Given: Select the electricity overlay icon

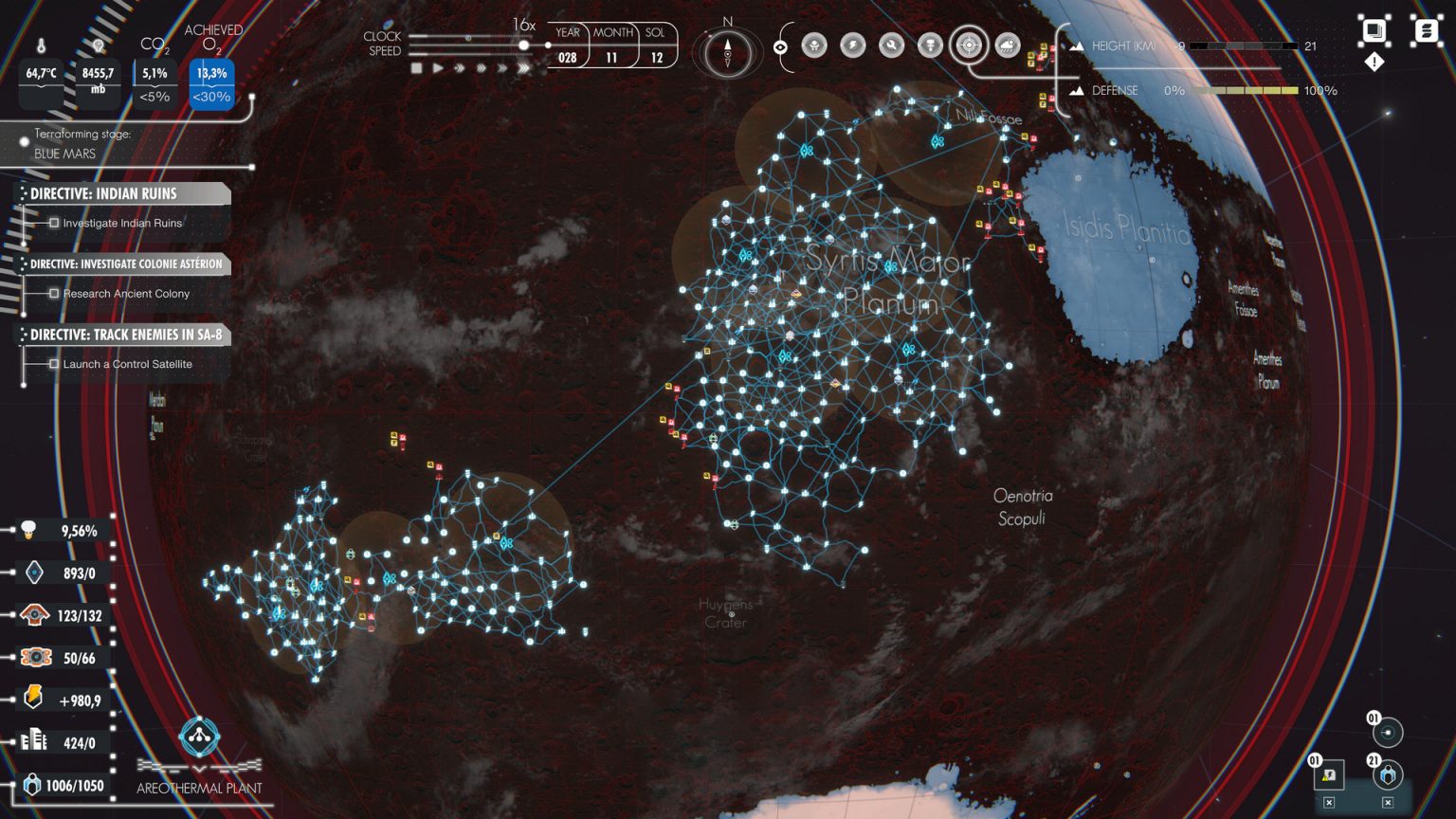Looking at the screenshot, I should pyautogui.click(x=851, y=45).
